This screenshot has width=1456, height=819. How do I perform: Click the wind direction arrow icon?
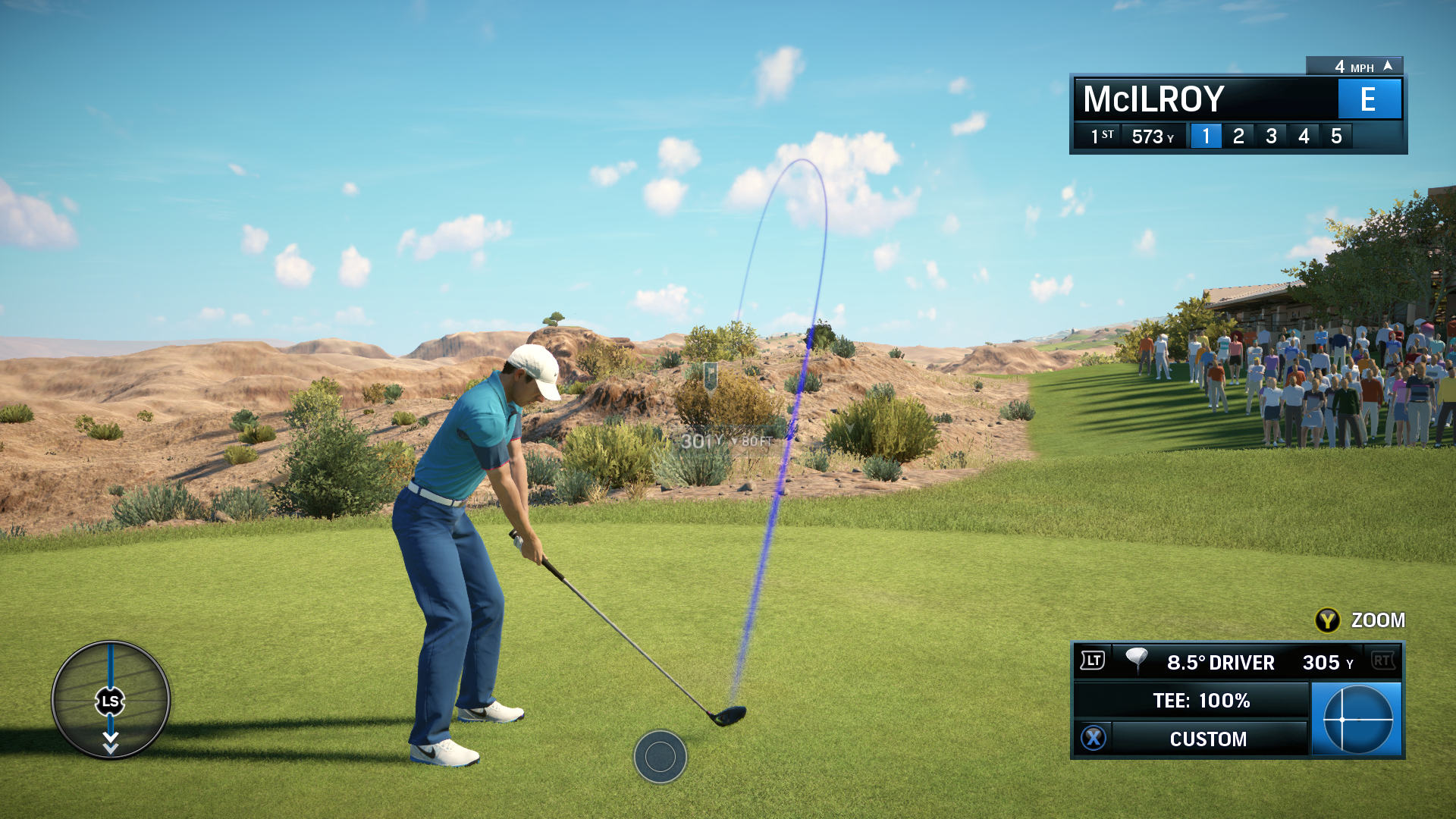[1389, 66]
